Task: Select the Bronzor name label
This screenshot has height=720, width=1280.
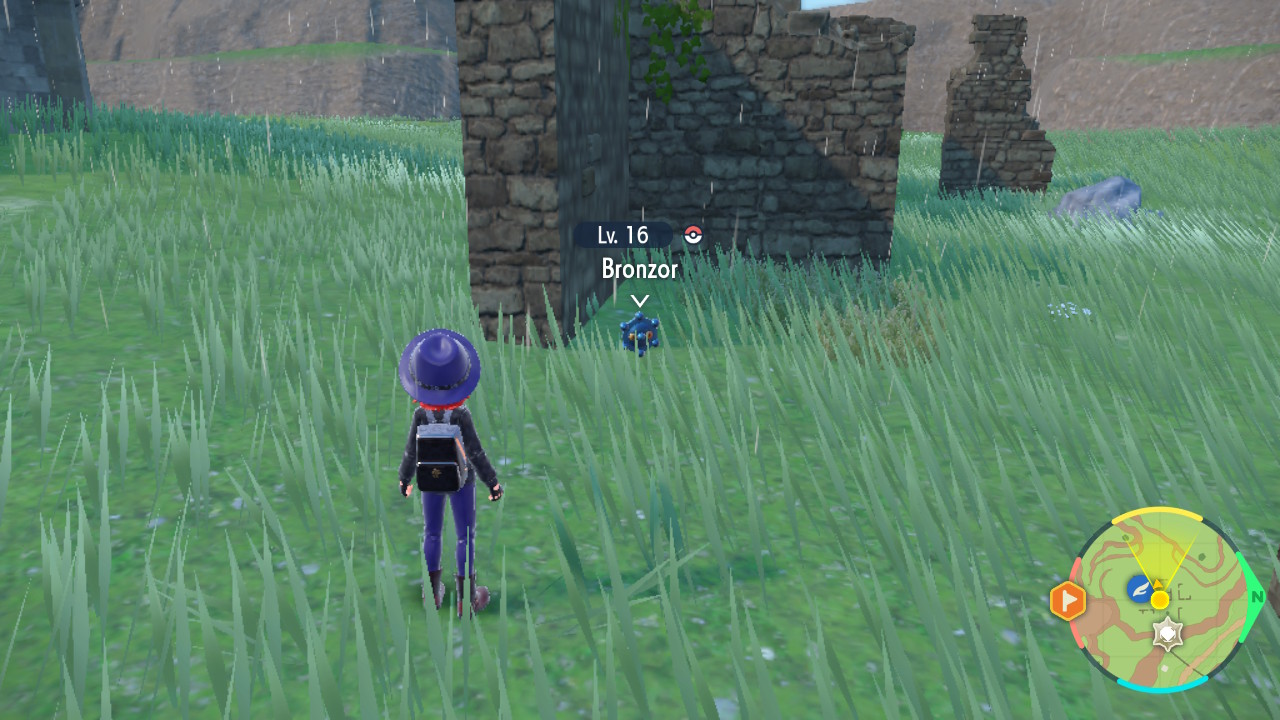Action: point(639,269)
